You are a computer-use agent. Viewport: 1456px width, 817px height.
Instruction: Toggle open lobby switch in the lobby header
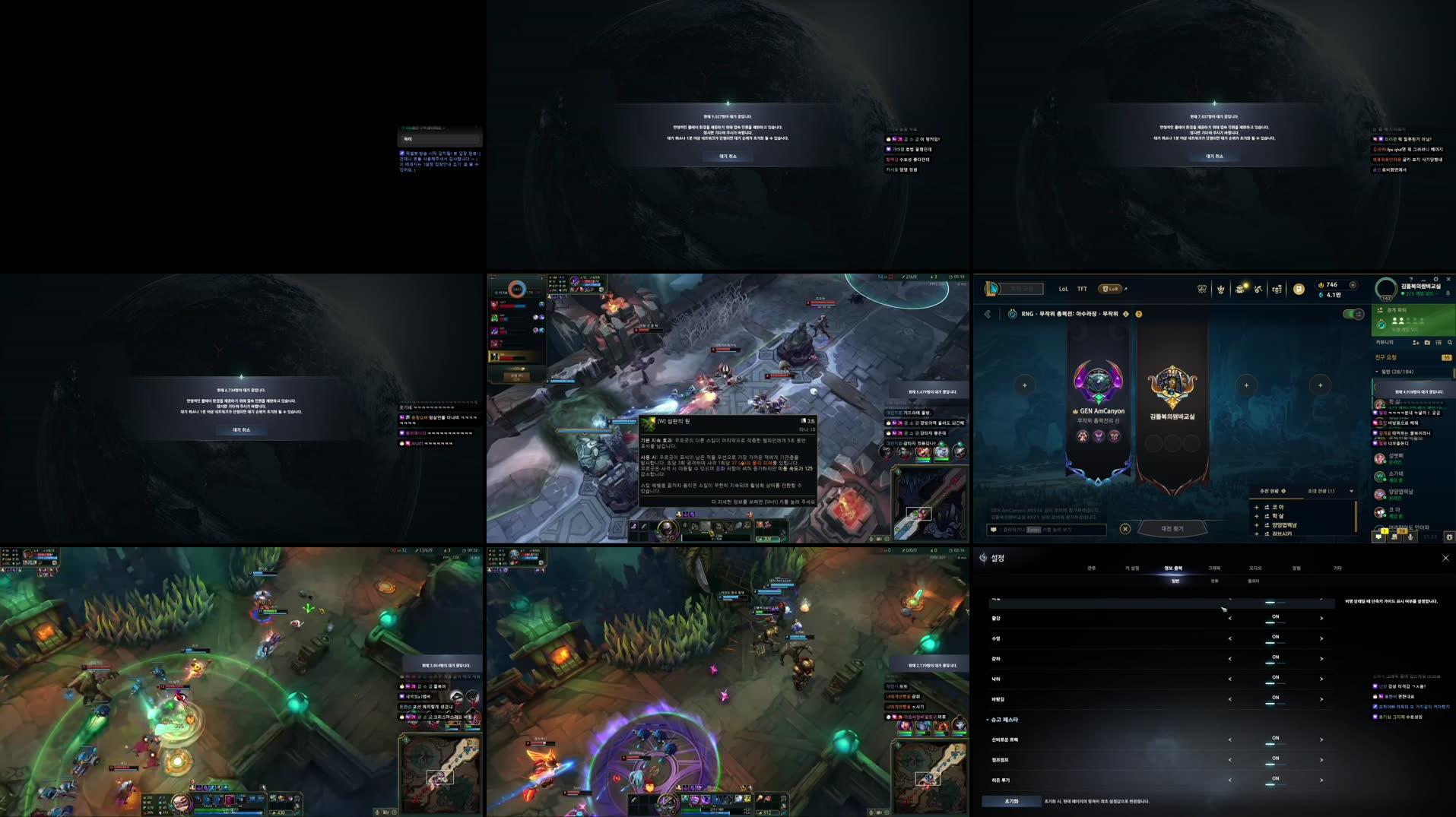click(1353, 314)
